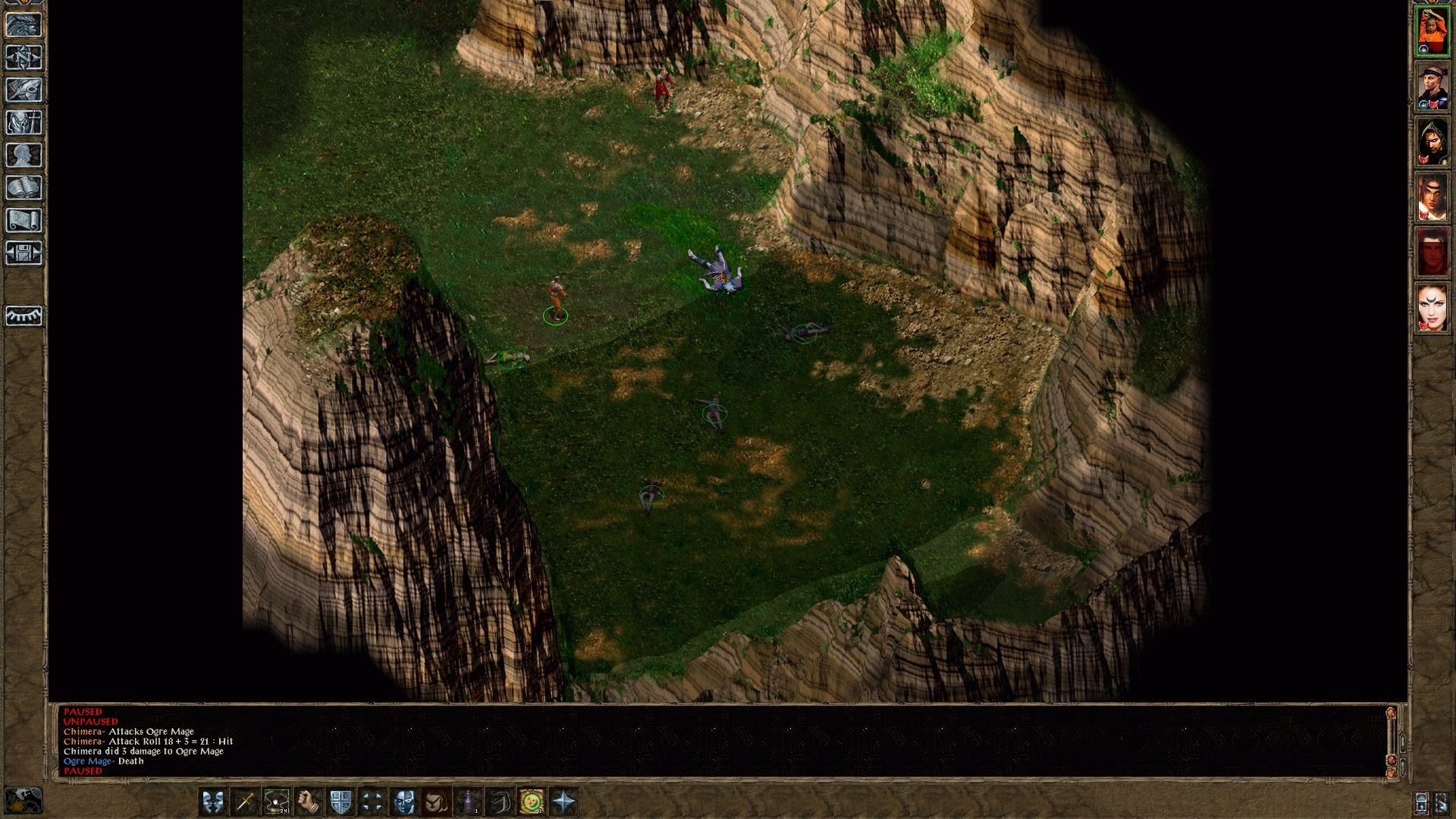Toggle the party AI script

pyautogui.click(x=405, y=800)
